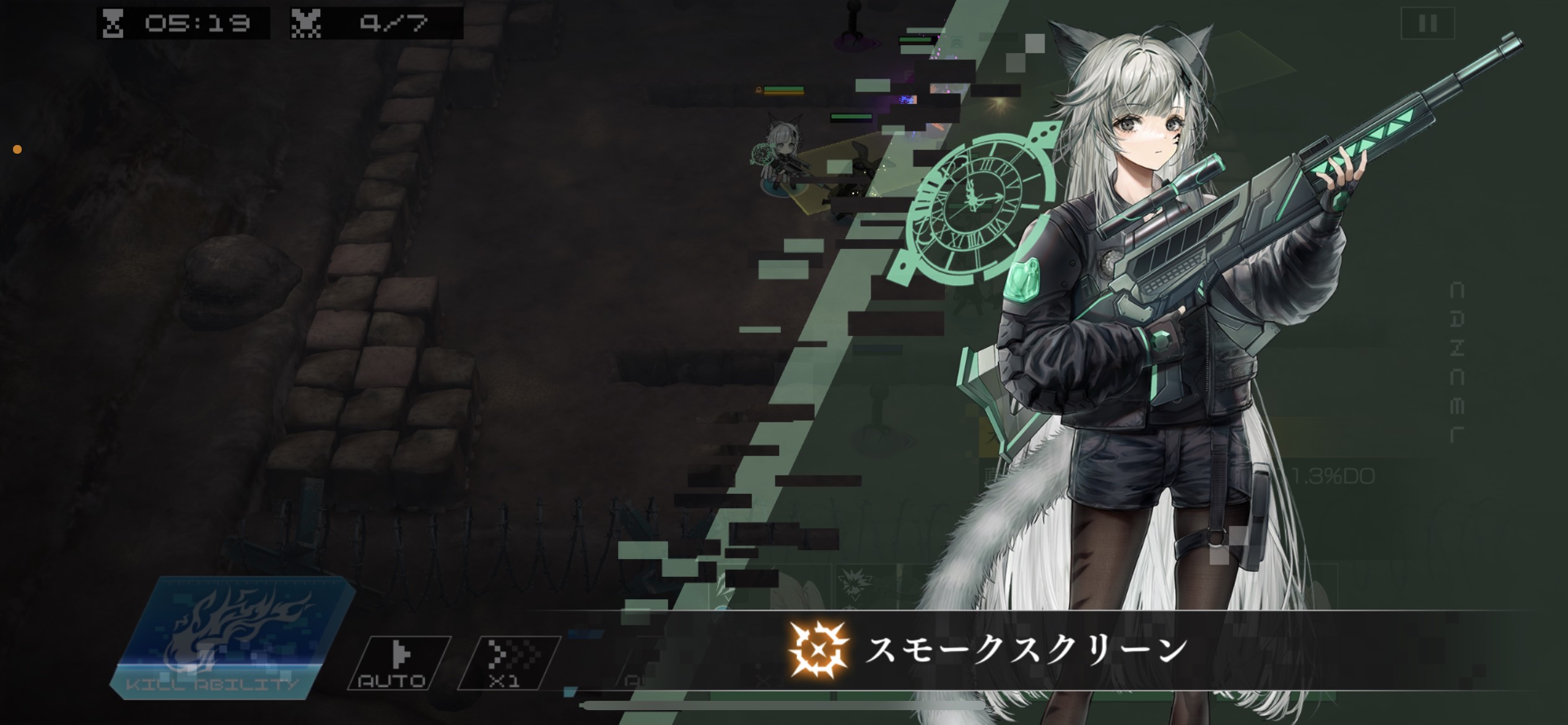Change the X1 game speed

[509, 664]
